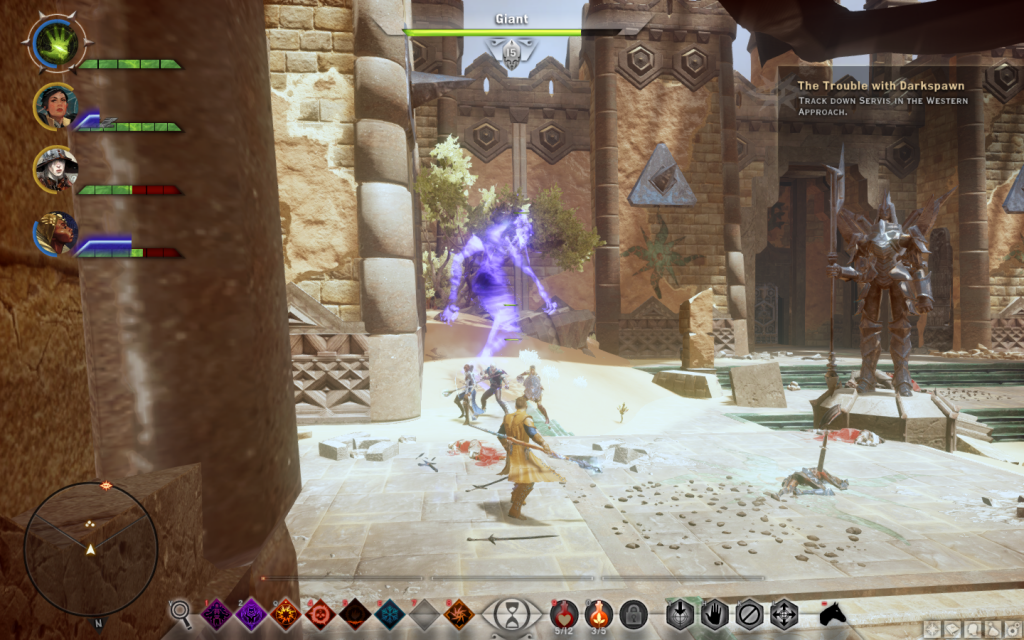
Task: Click the circular minimap
Action: 90,548
